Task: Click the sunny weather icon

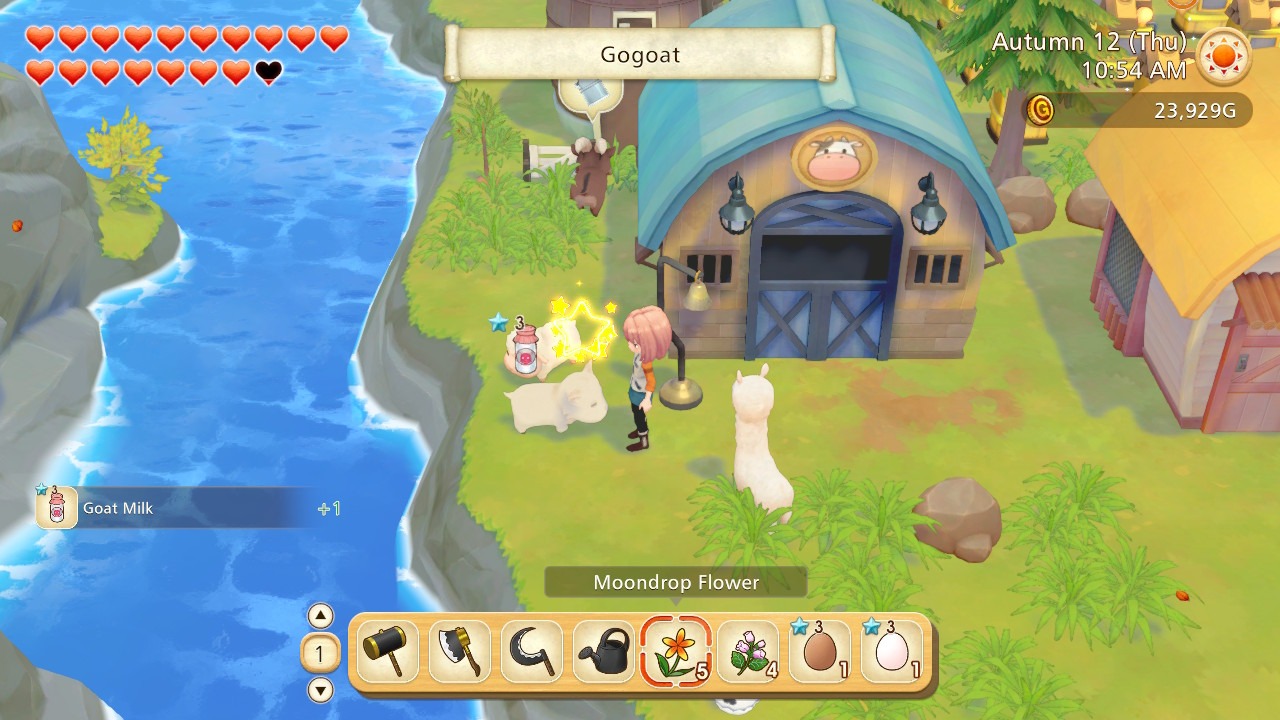Action: click(x=1224, y=56)
